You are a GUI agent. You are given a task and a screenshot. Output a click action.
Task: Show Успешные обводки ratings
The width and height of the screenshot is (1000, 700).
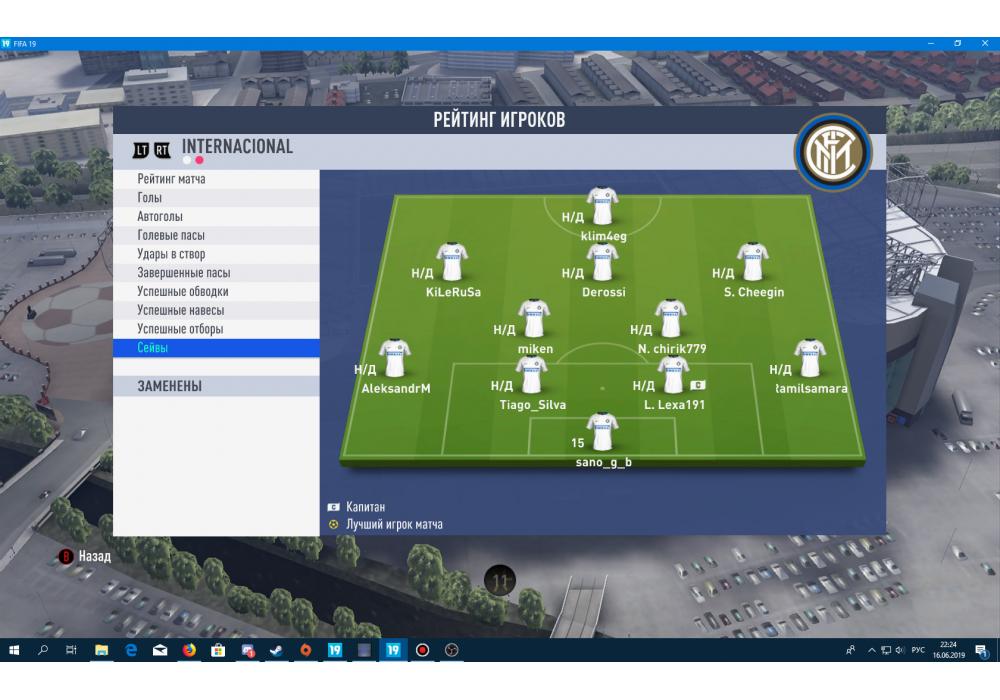click(x=183, y=292)
